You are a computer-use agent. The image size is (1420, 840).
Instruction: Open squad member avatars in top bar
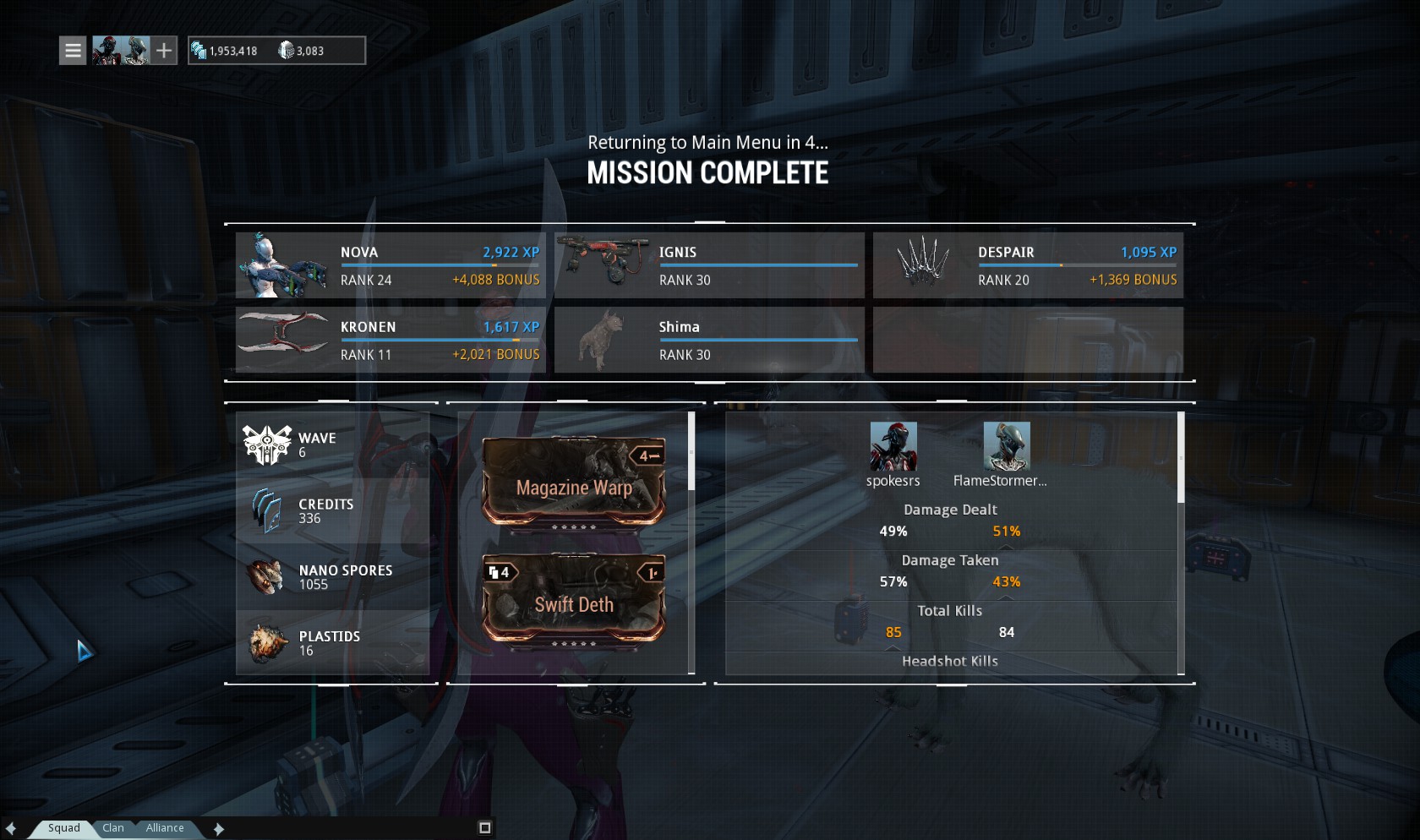click(121, 51)
